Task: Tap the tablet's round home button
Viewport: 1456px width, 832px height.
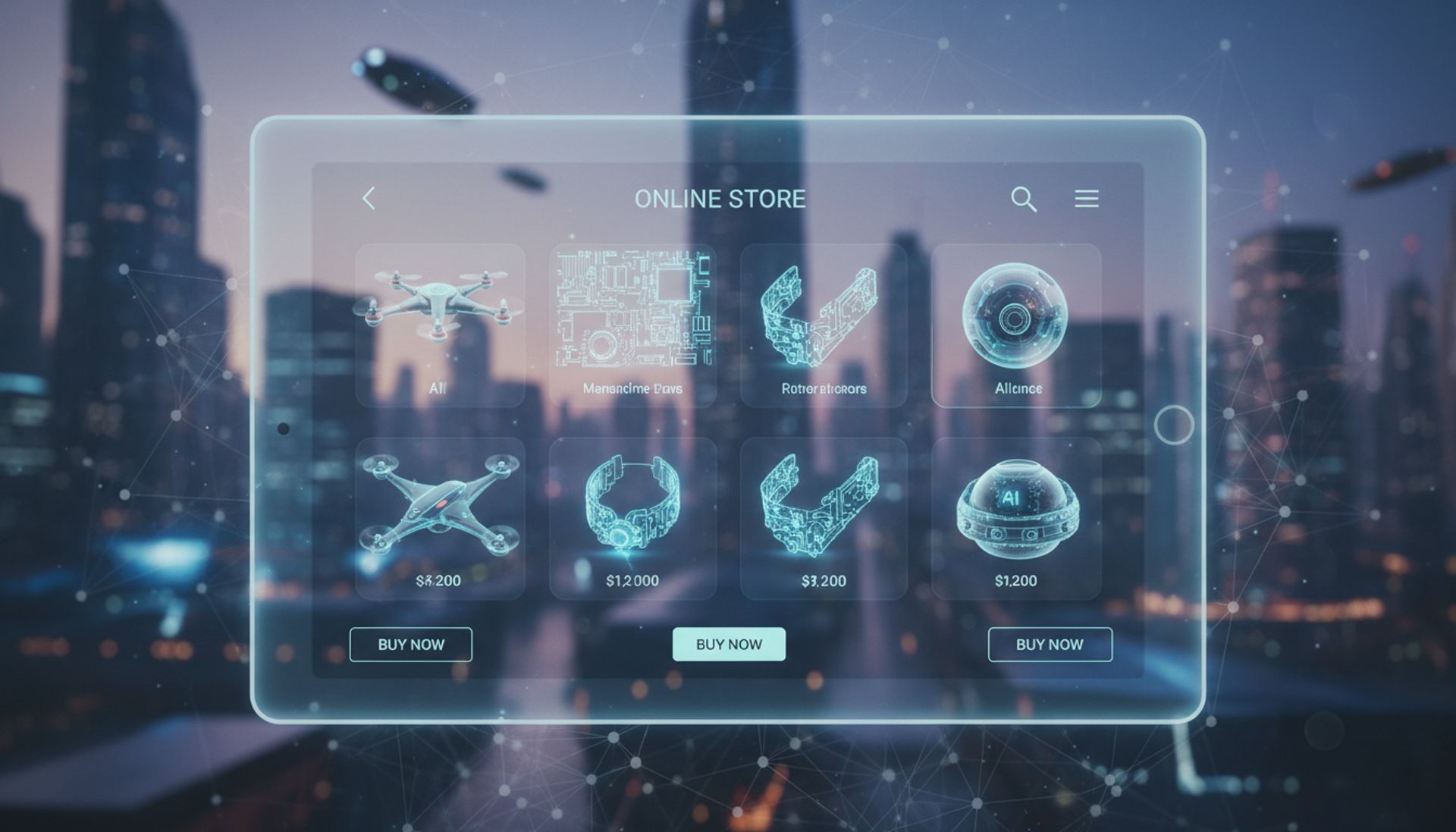Action: click(x=1173, y=425)
